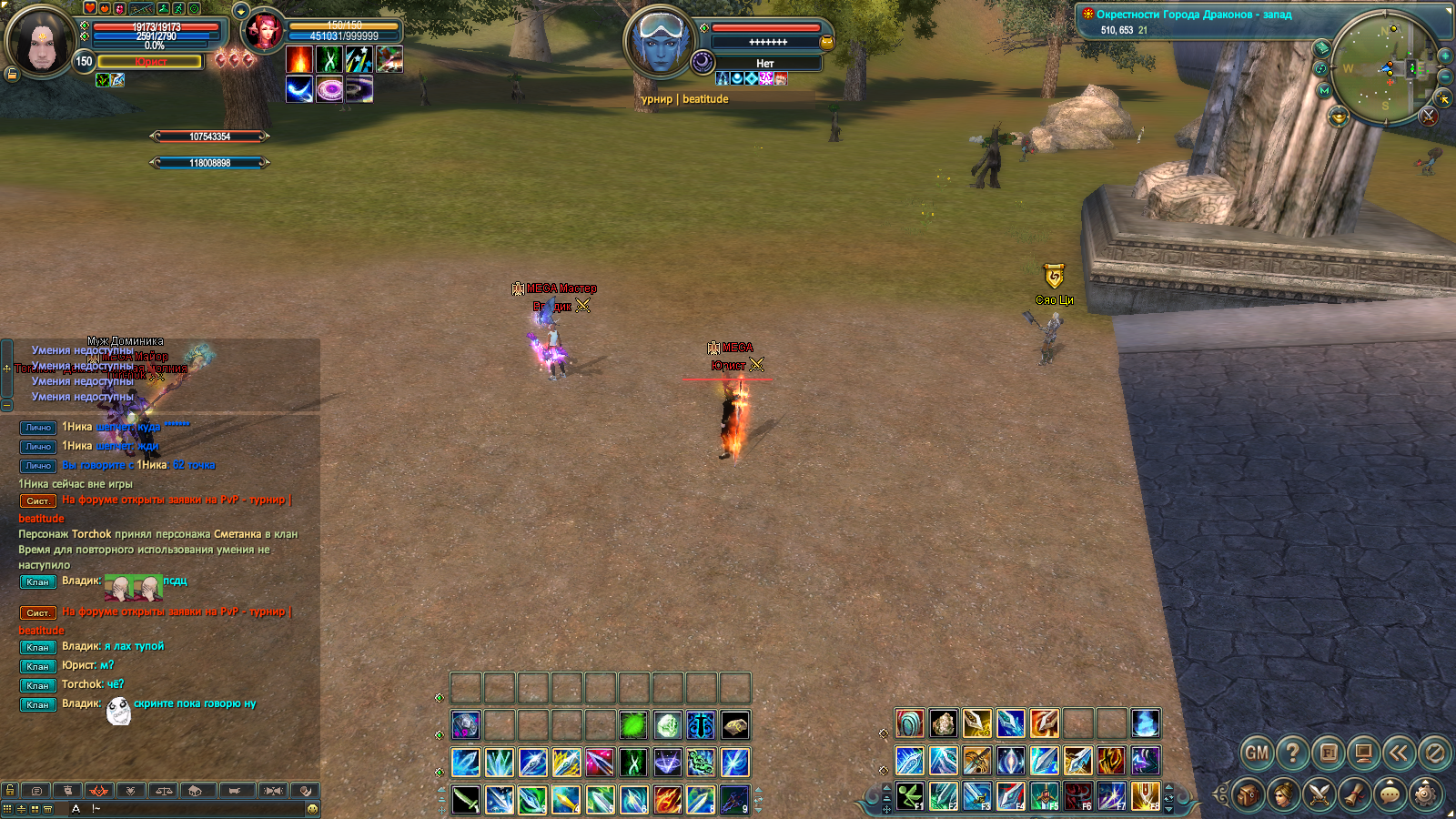The image size is (1456, 819).
Task: Open the inventory backpack icon
Action: pyautogui.click(x=1248, y=794)
